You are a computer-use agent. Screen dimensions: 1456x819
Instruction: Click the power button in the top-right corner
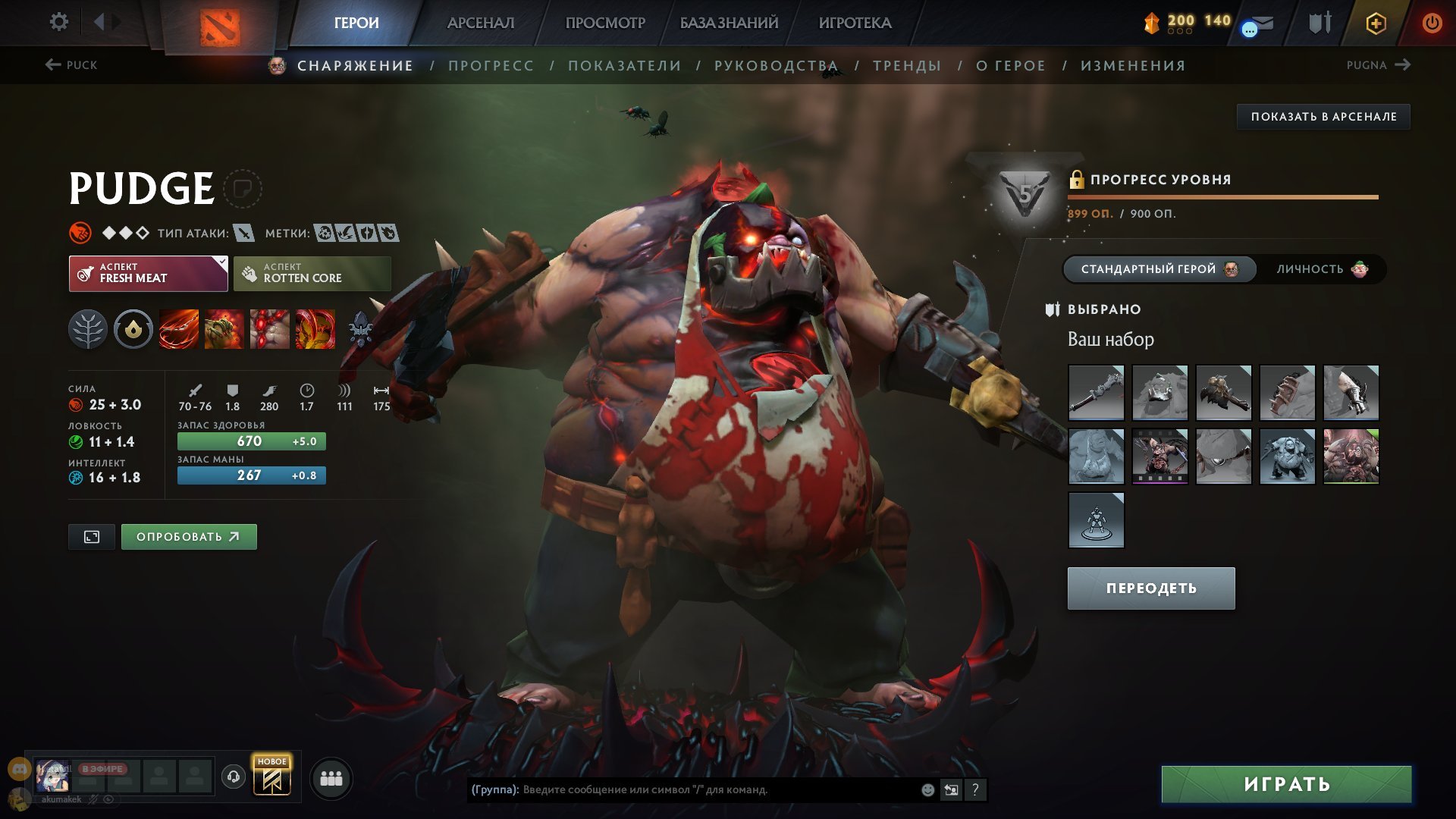click(x=1432, y=22)
